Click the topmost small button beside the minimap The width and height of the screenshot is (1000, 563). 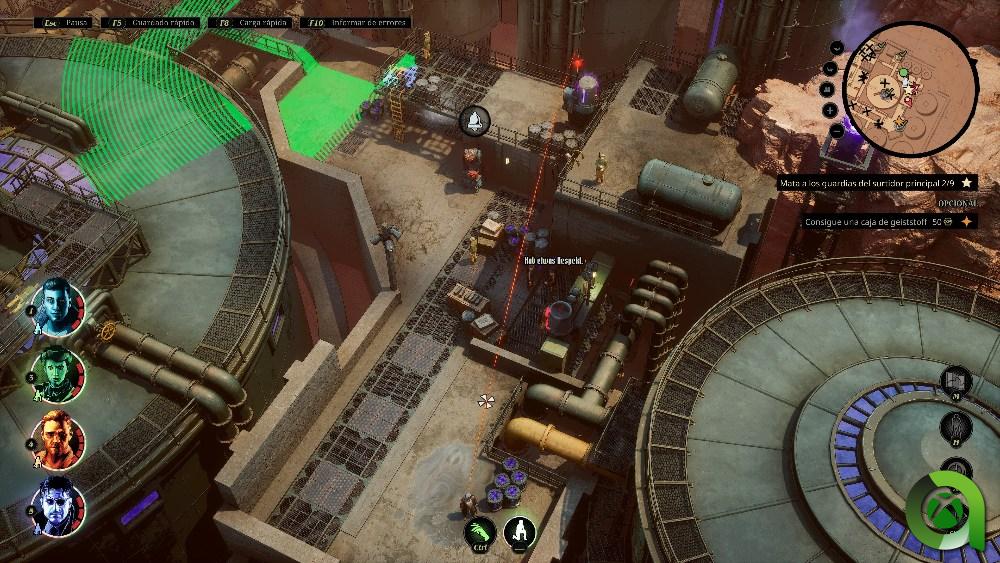pos(835,47)
